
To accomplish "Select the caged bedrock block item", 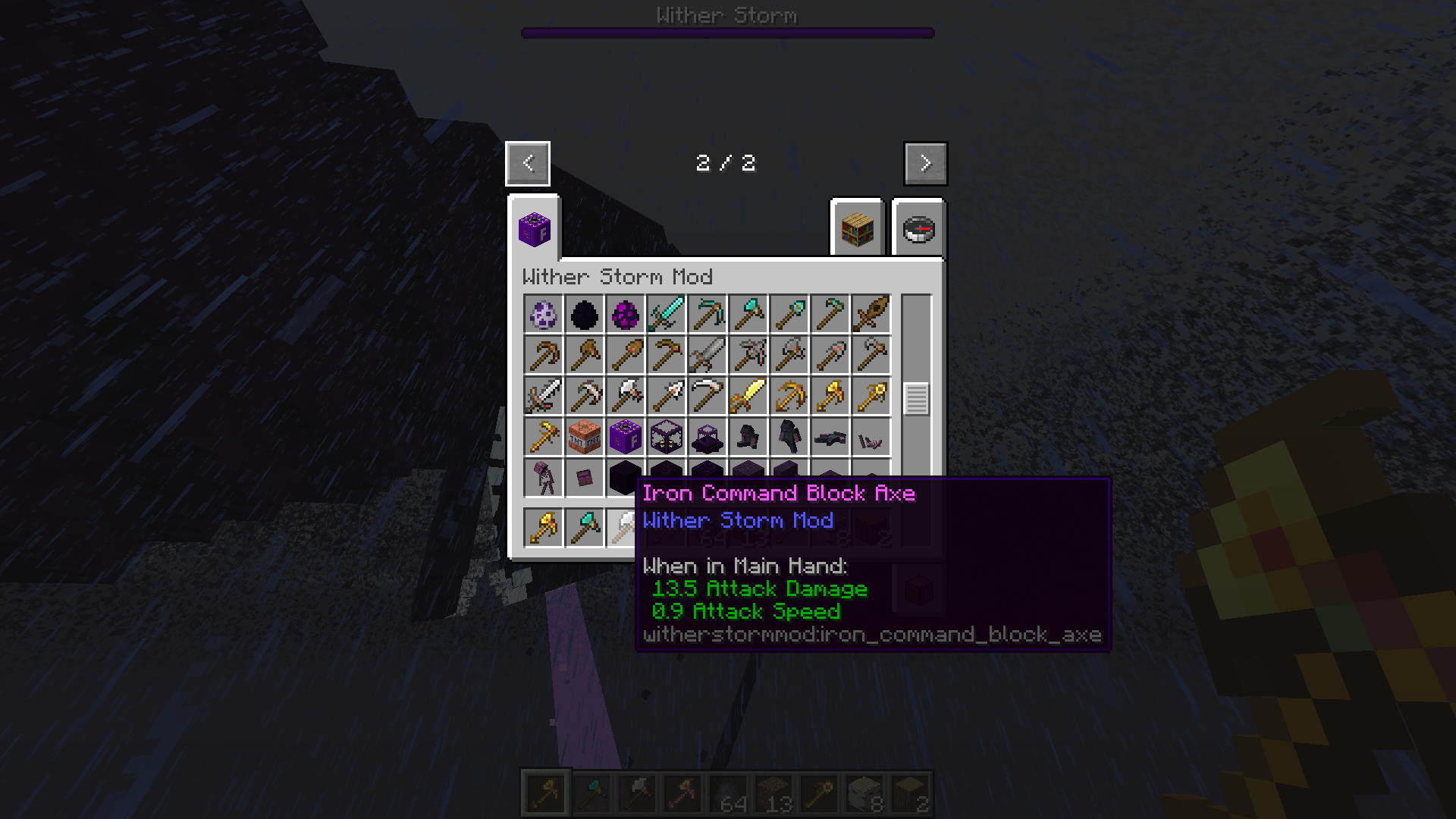I will point(667,437).
